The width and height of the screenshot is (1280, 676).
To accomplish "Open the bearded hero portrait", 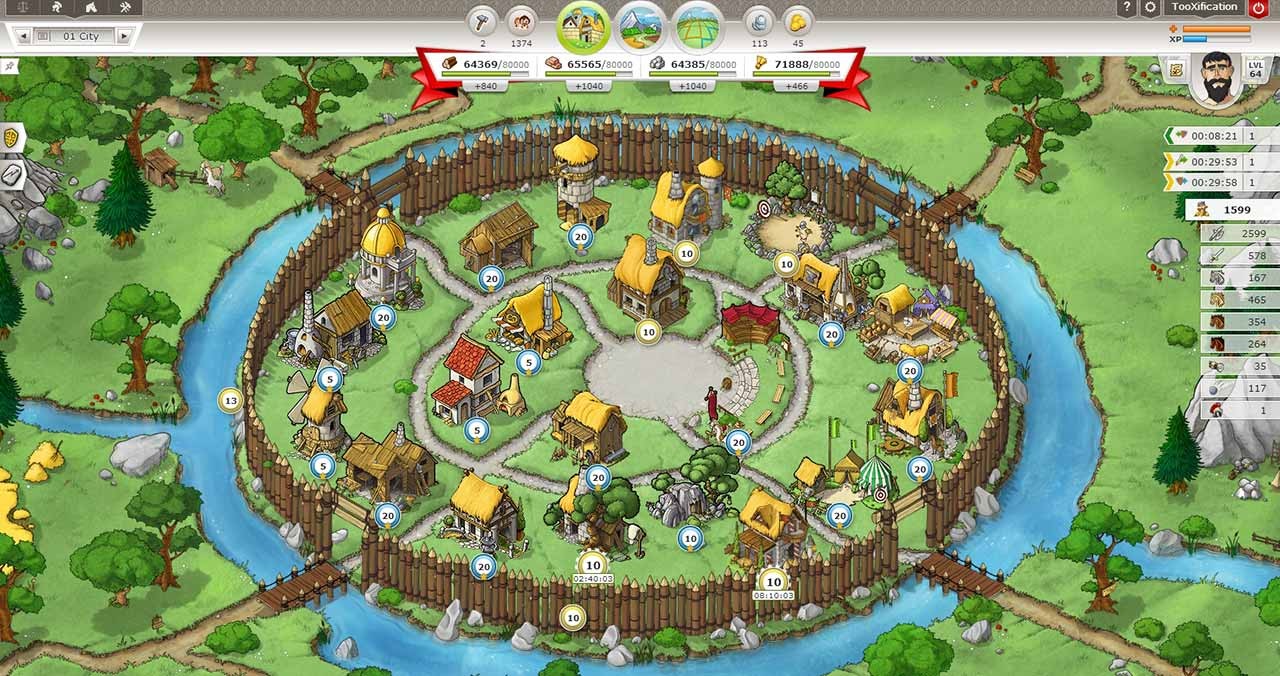I will tap(1217, 77).
